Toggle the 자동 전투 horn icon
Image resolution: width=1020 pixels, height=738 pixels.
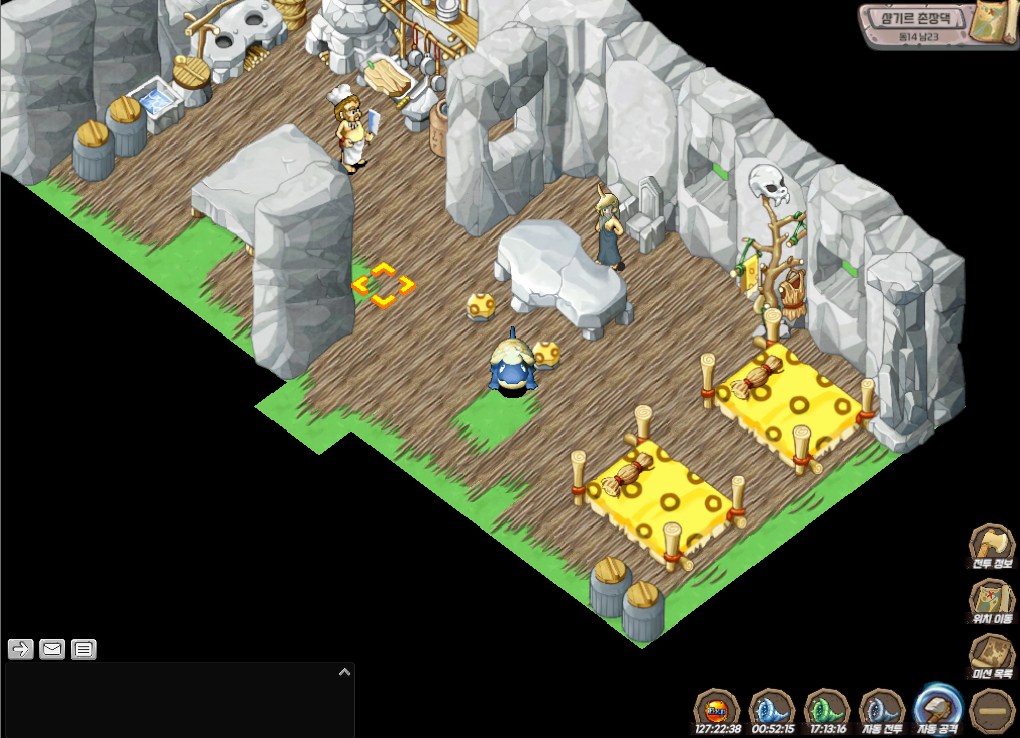click(x=882, y=710)
